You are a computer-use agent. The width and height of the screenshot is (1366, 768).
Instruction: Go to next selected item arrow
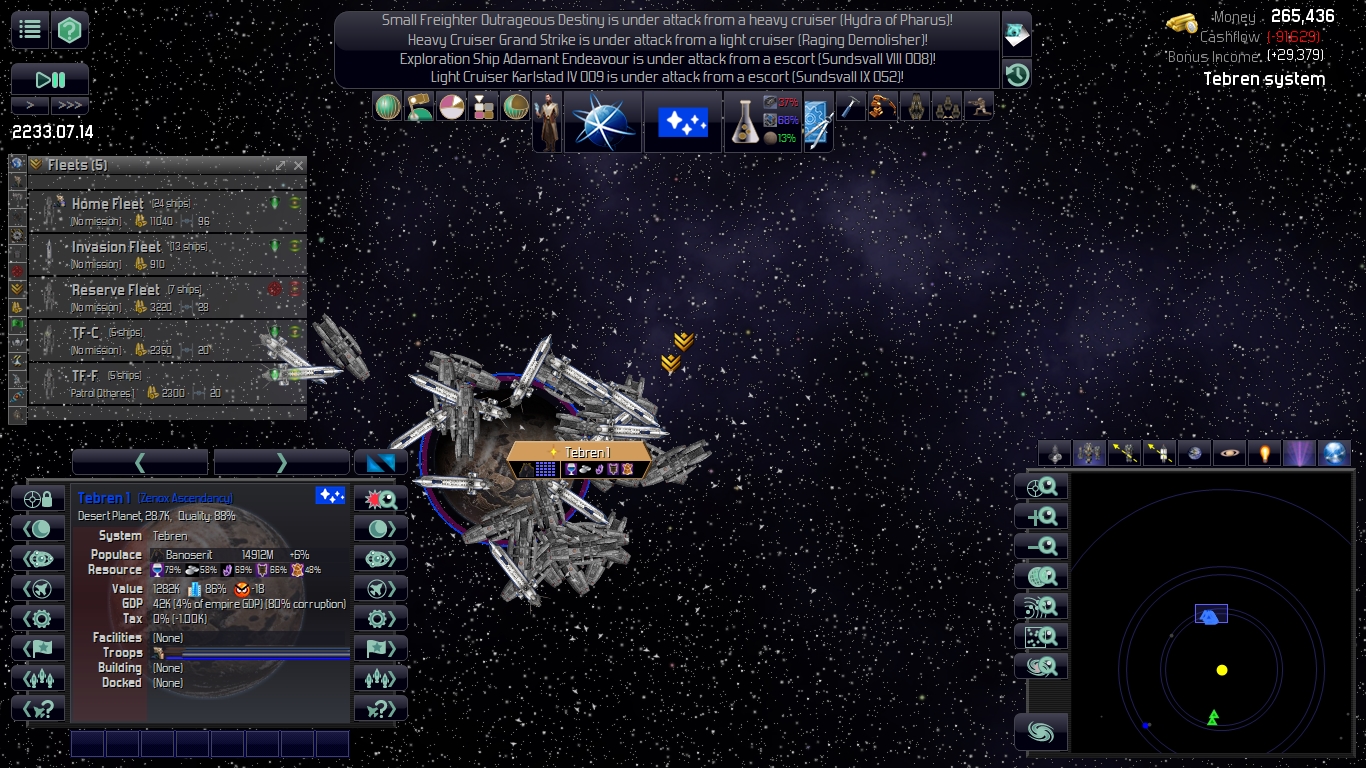click(281, 462)
